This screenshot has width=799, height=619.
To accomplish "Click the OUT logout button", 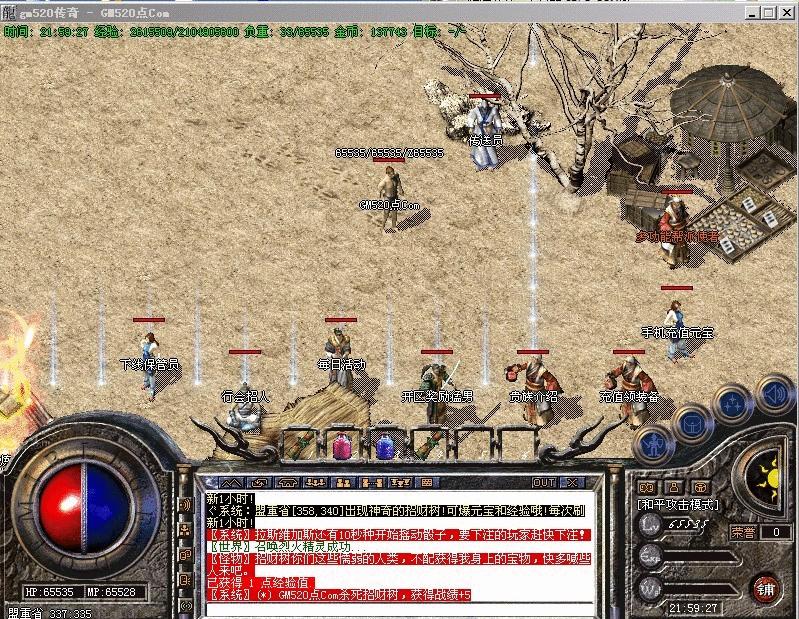I will (545, 482).
